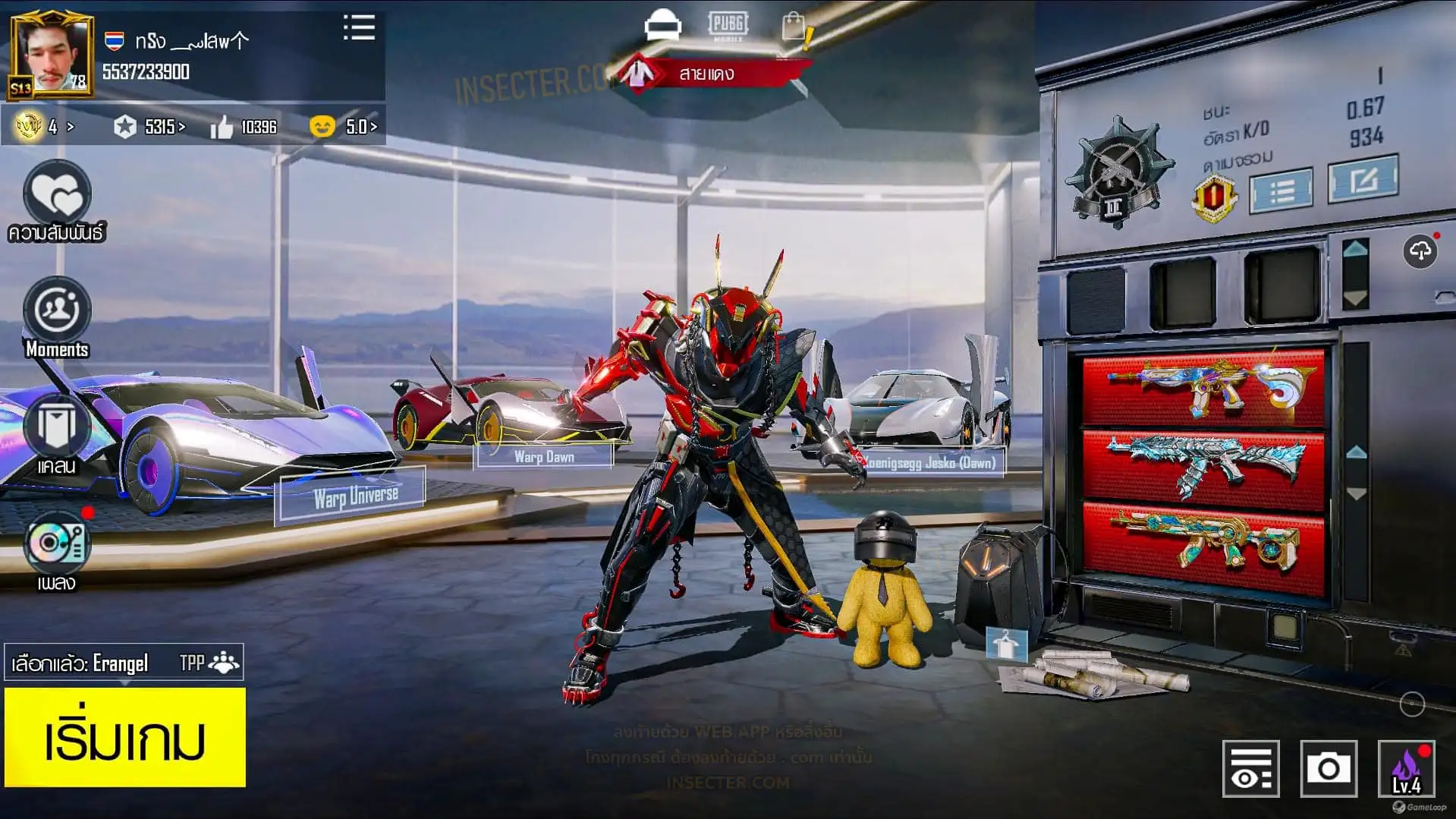This screenshot has height=819, width=1456.
Task: Open the Erangel map mode selector
Action: click(124, 663)
